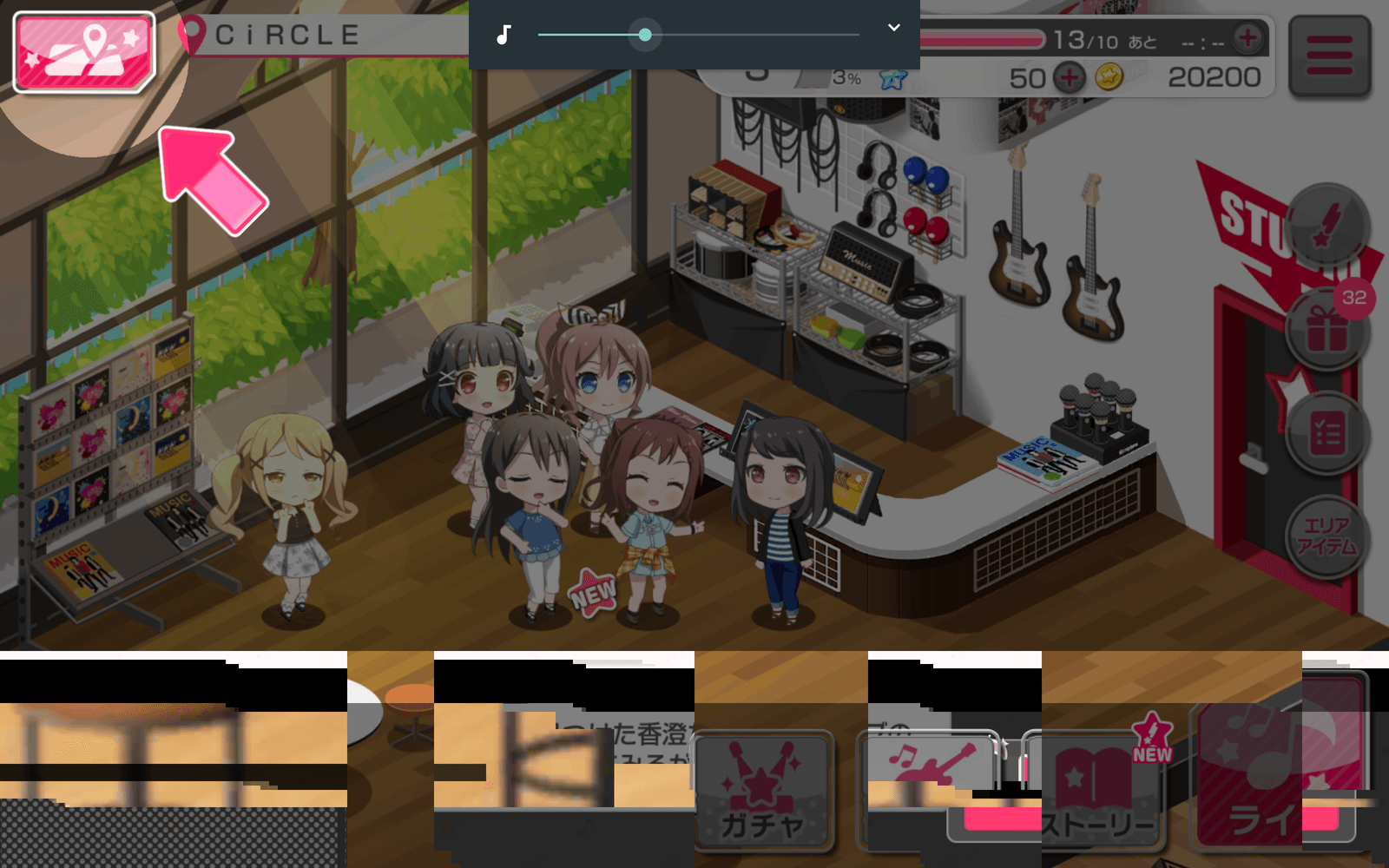Open the hamburger main menu
Image resolution: width=1389 pixels, height=868 pixels.
[1329, 56]
